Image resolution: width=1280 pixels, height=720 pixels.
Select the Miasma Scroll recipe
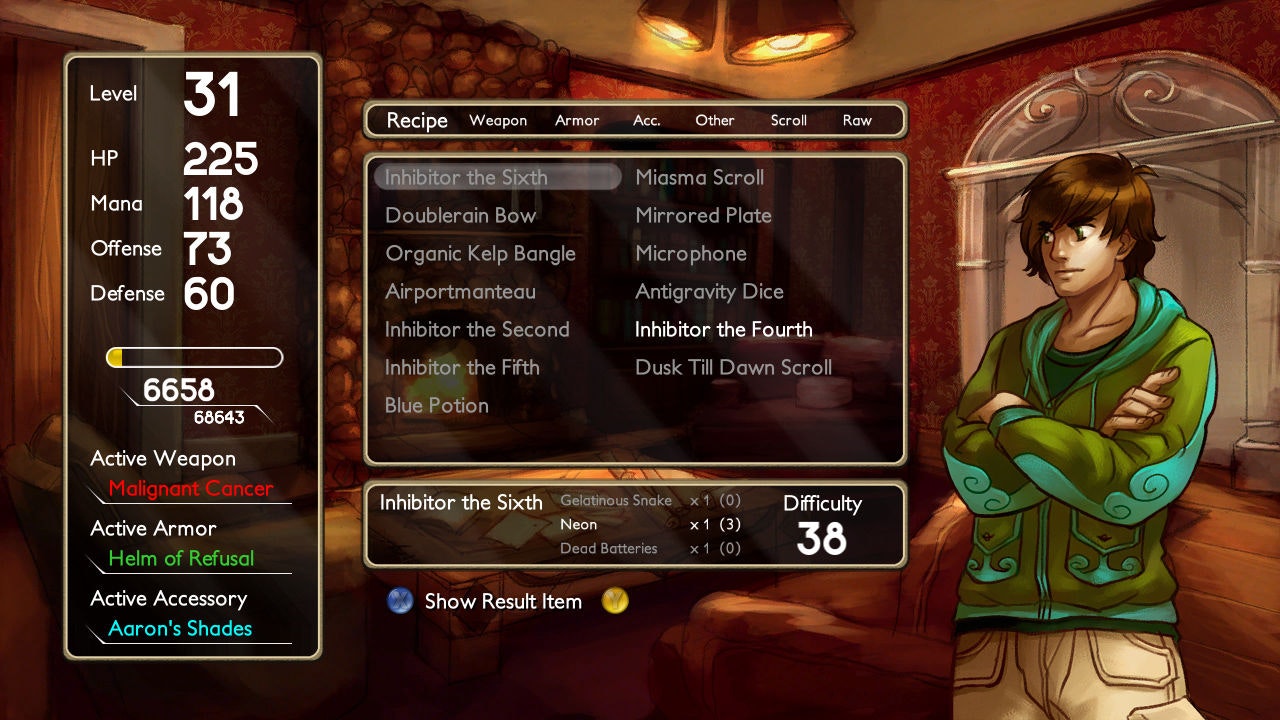pos(699,178)
